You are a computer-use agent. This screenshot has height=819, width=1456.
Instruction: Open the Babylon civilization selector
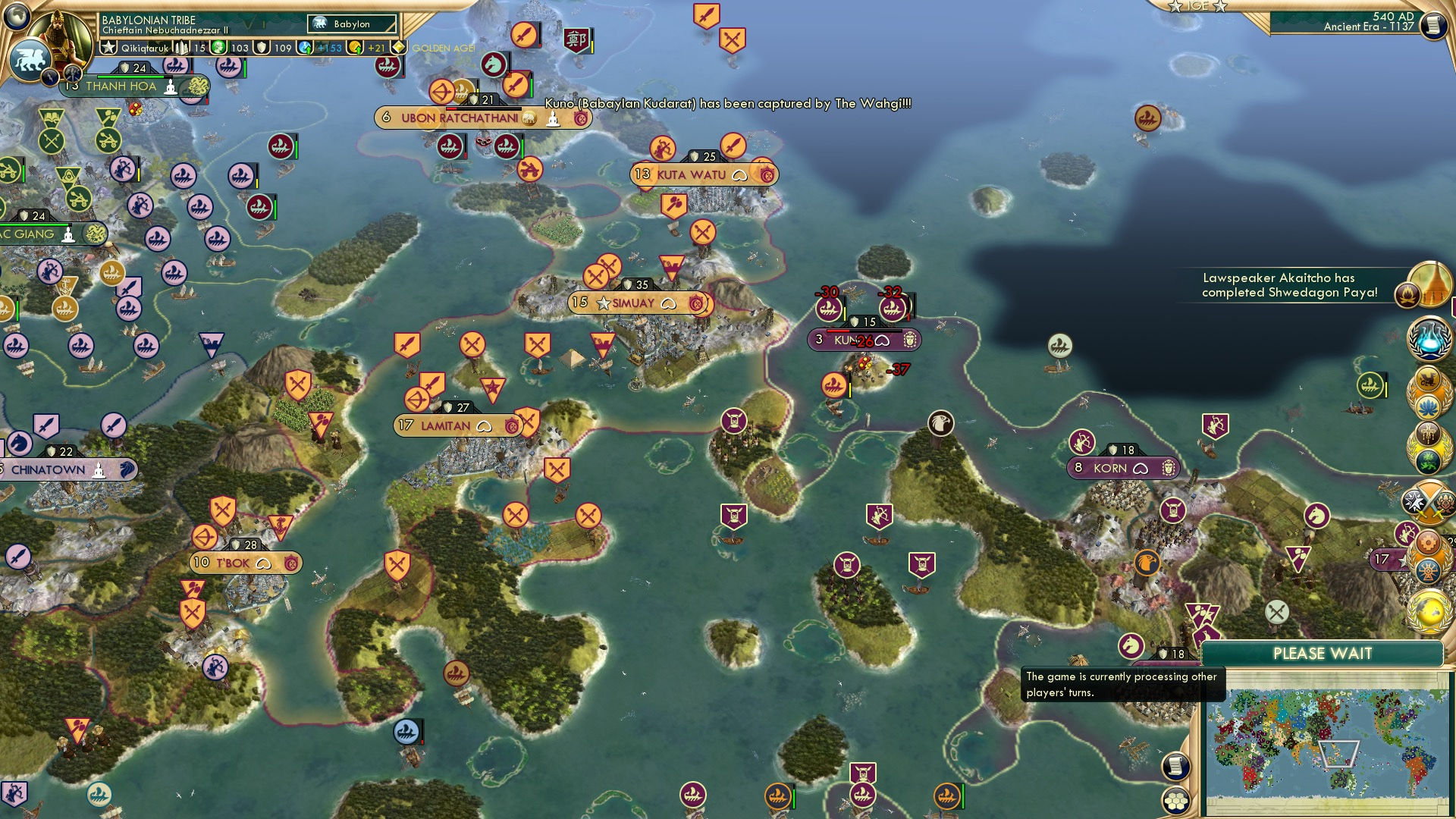[x=352, y=24]
